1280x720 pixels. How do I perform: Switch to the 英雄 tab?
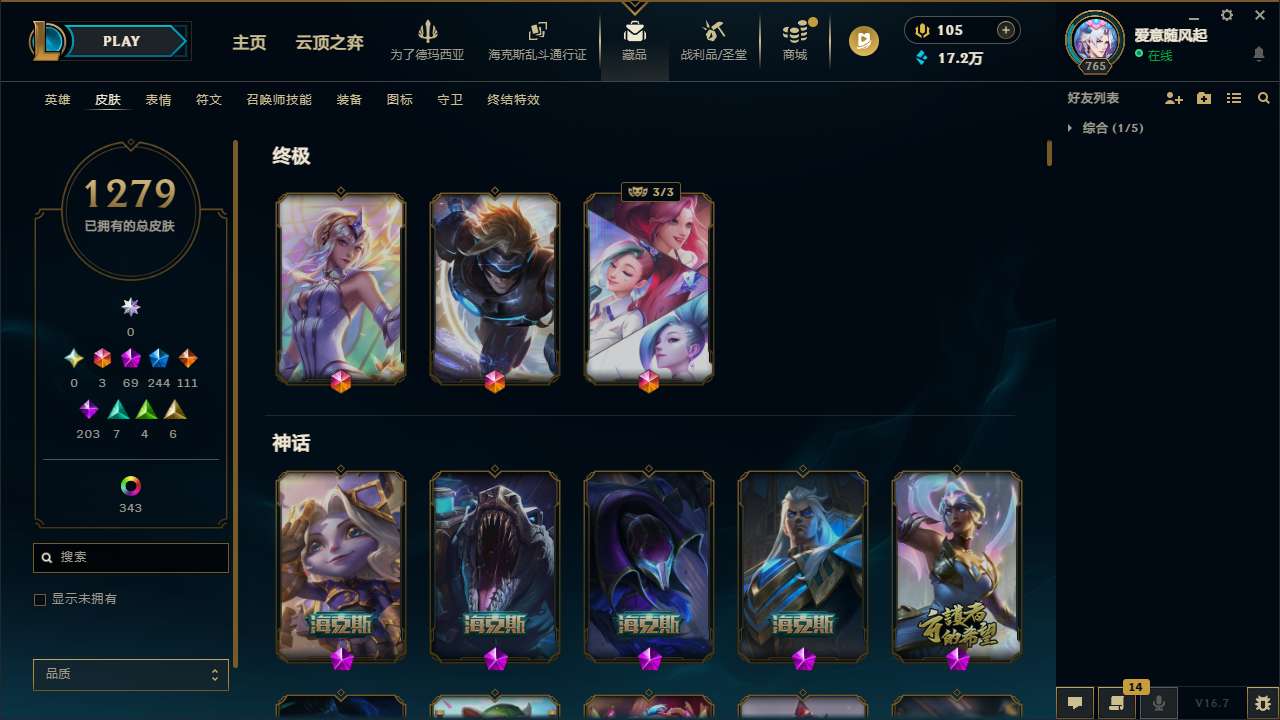pyautogui.click(x=57, y=100)
